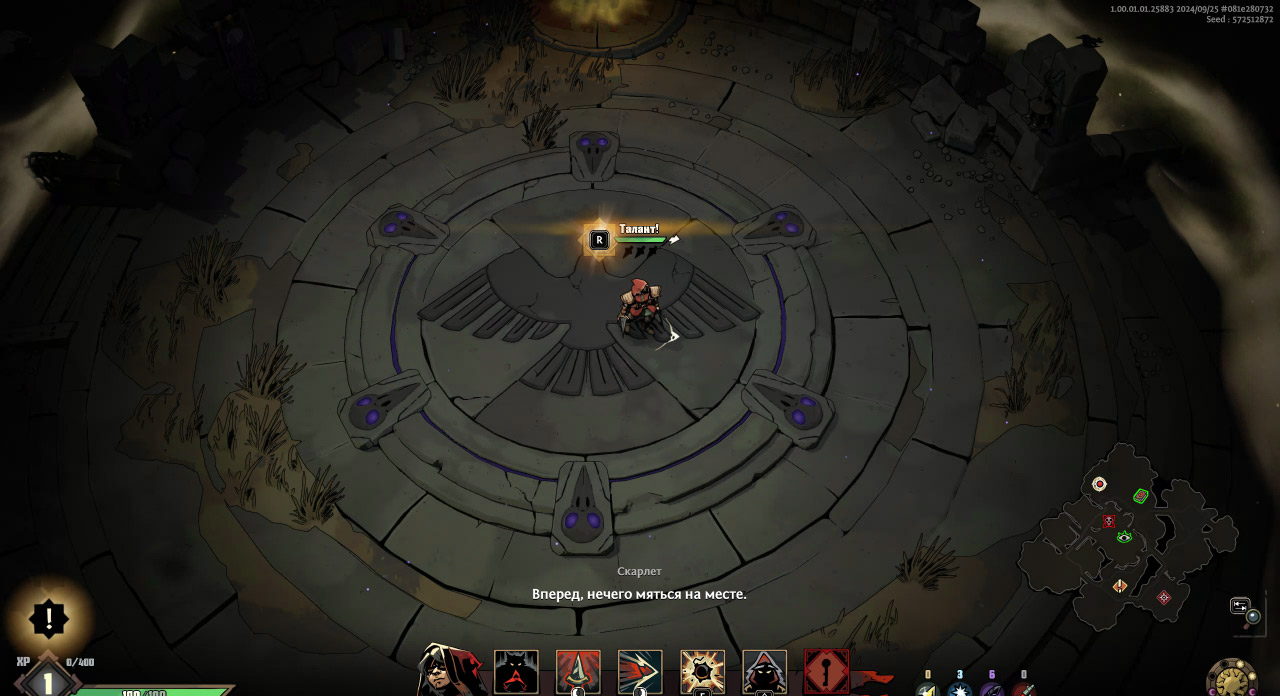This screenshot has height=696, width=1280.
Task: Activate the explosion burst ability
Action: (x=702, y=672)
